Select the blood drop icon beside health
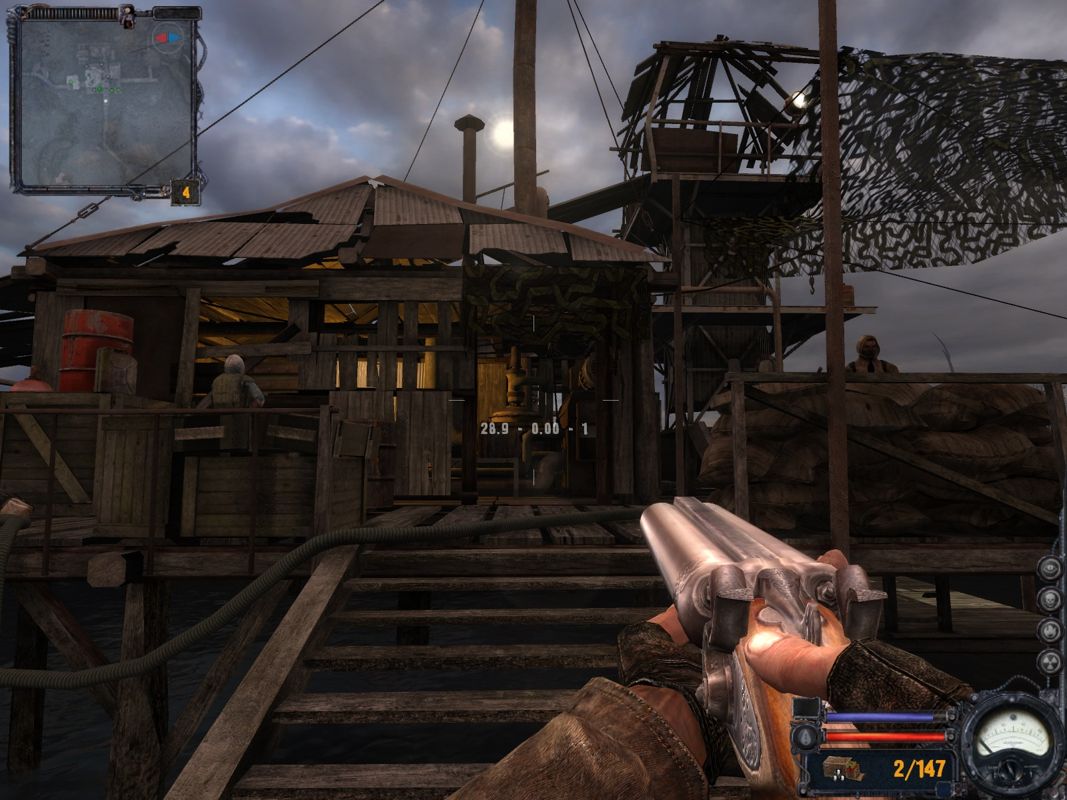Screen dimensions: 1067x800 [x=805, y=736]
